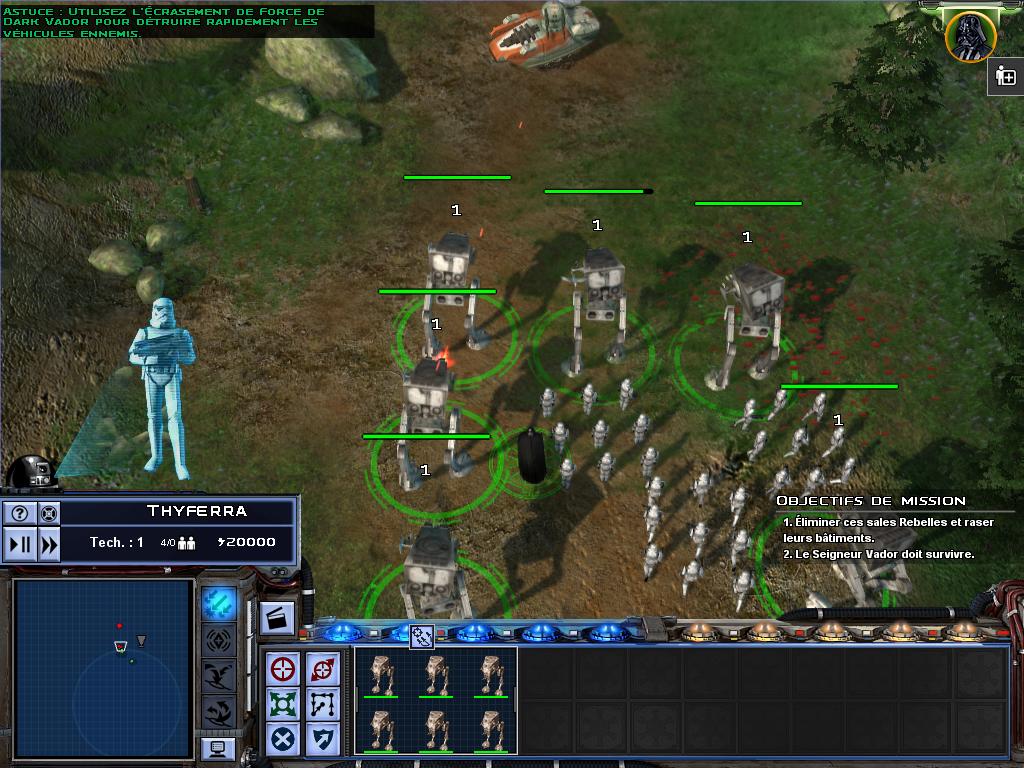Image resolution: width=1024 pixels, height=768 pixels.
Task: Select the attack-move crosshair with arrows
Action: pyautogui.click(x=323, y=669)
